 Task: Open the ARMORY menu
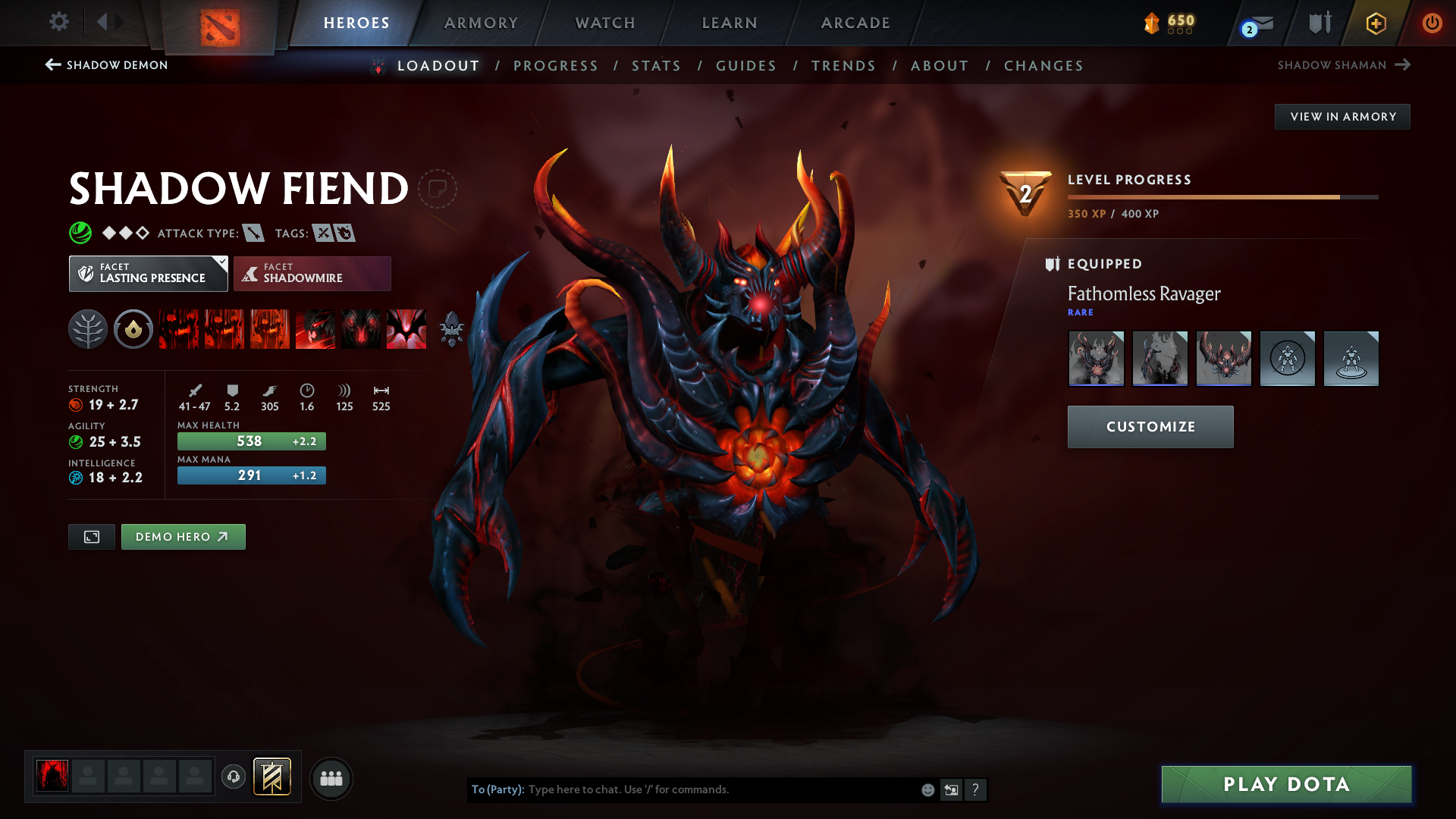(x=480, y=23)
